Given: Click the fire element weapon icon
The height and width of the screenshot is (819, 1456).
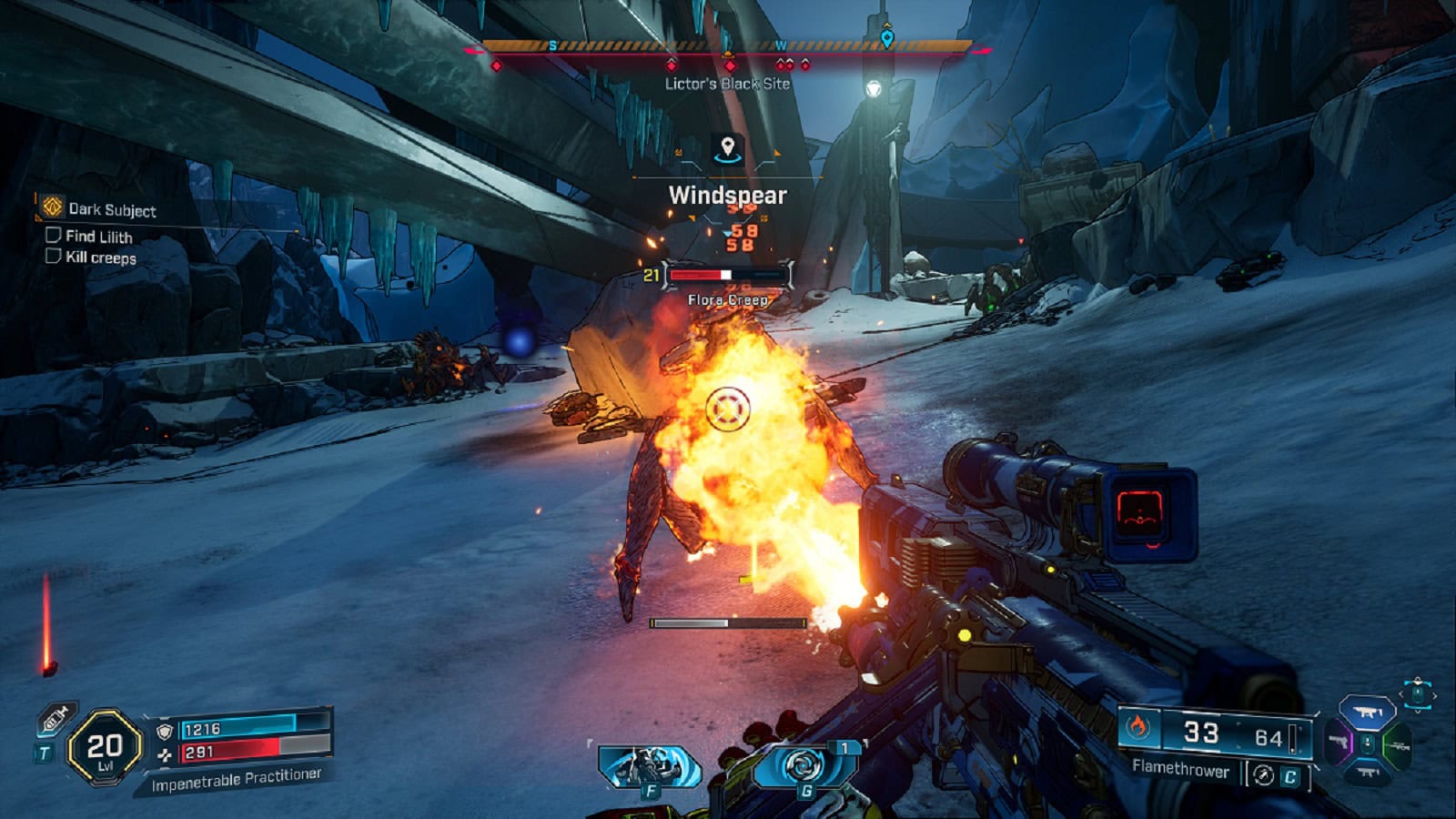Looking at the screenshot, I should [x=1137, y=728].
